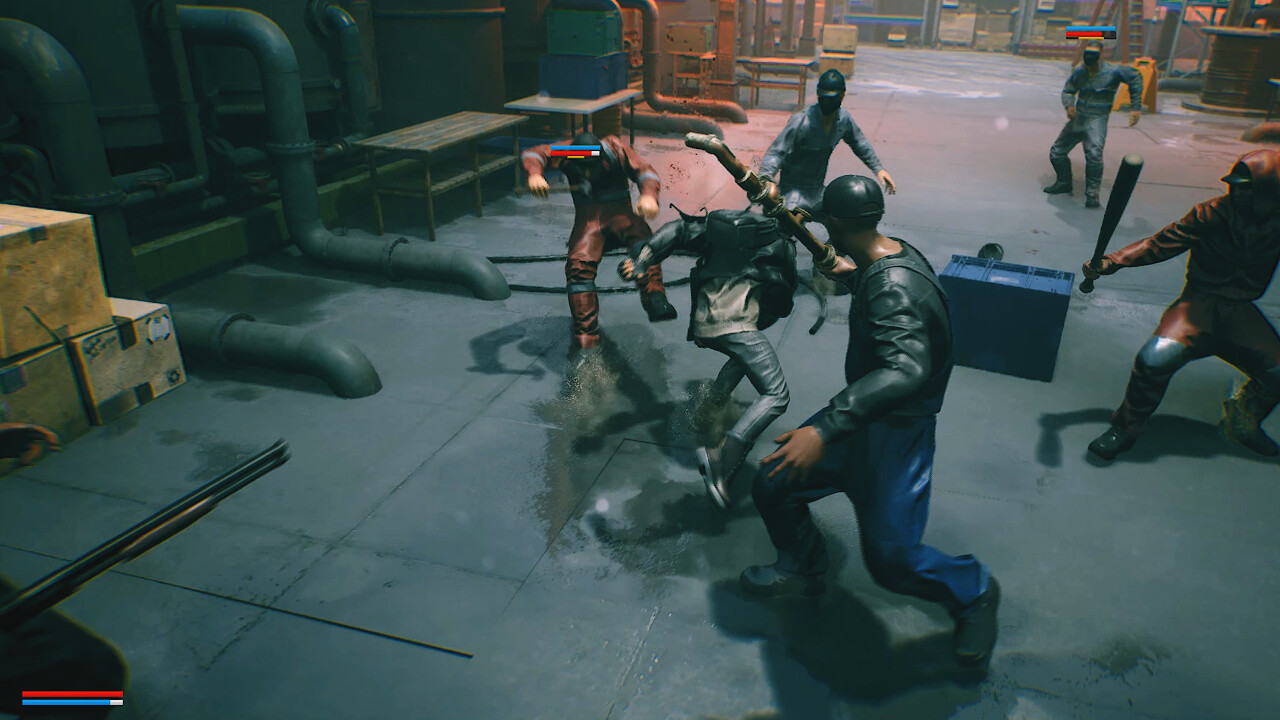The height and width of the screenshot is (720, 1280).
Task: Click the enemy health bar top right
Action: pos(1090,33)
